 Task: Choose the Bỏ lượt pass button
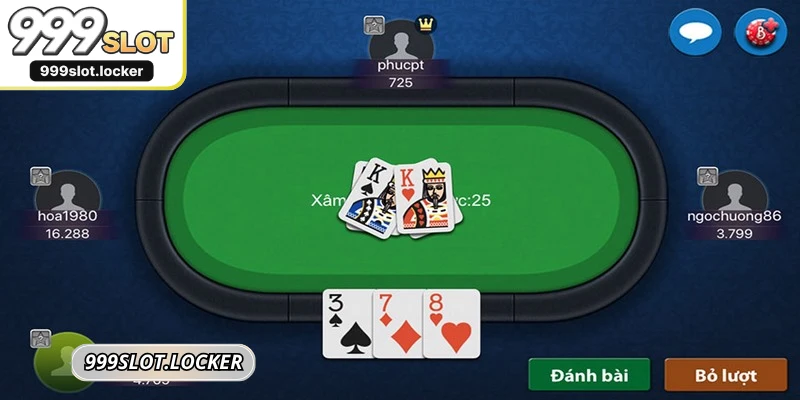(x=726, y=376)
